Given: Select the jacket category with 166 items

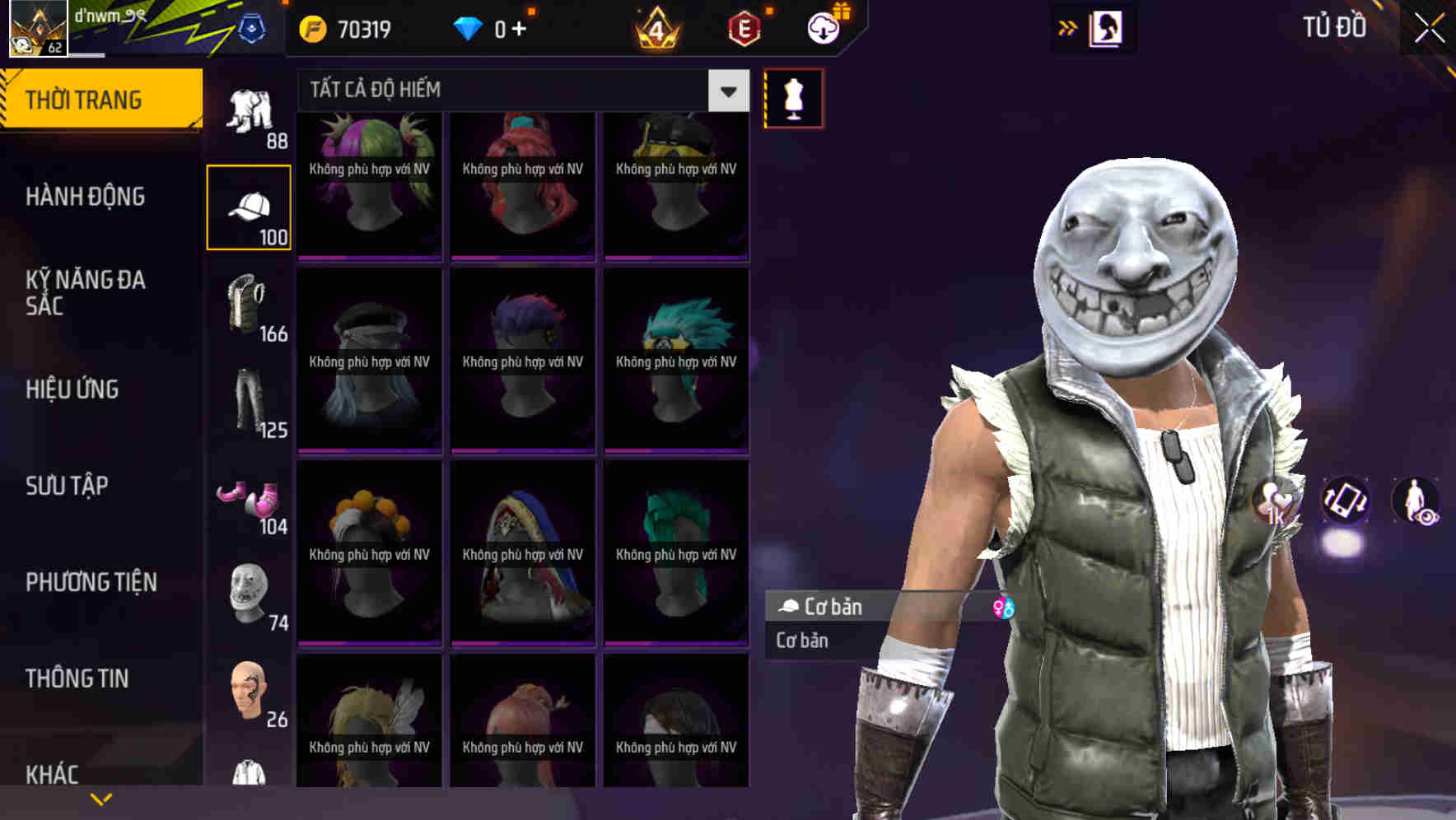Looking at the screenshot, I should click(x=245, y=305).
